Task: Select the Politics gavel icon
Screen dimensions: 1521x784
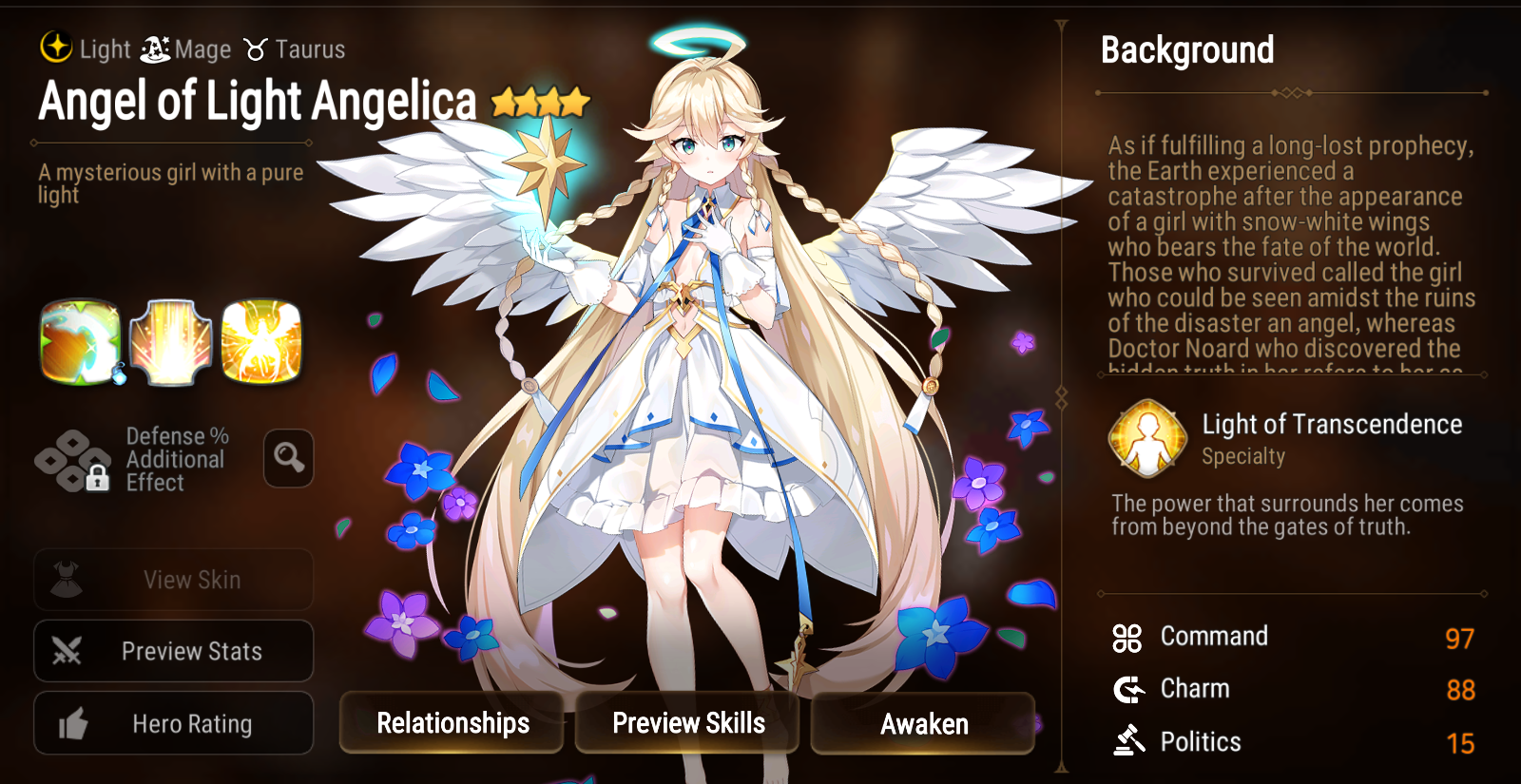Action: [x=1127, y=742]
